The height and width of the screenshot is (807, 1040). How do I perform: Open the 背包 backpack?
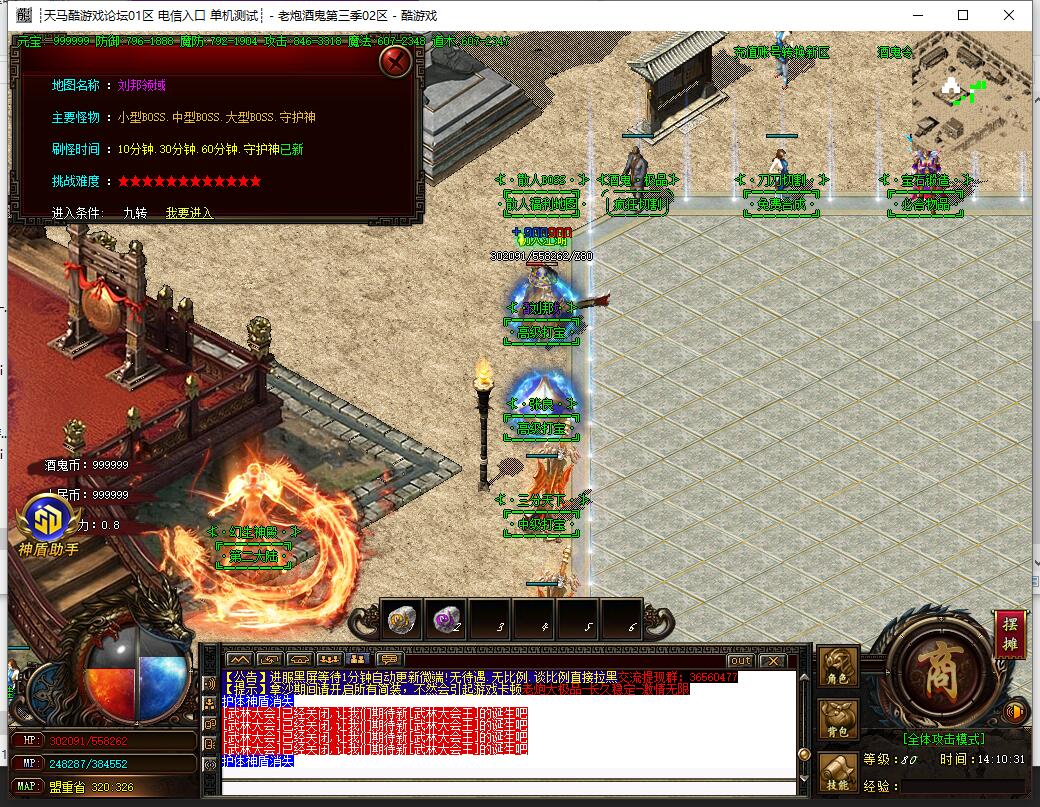(838, 720)
